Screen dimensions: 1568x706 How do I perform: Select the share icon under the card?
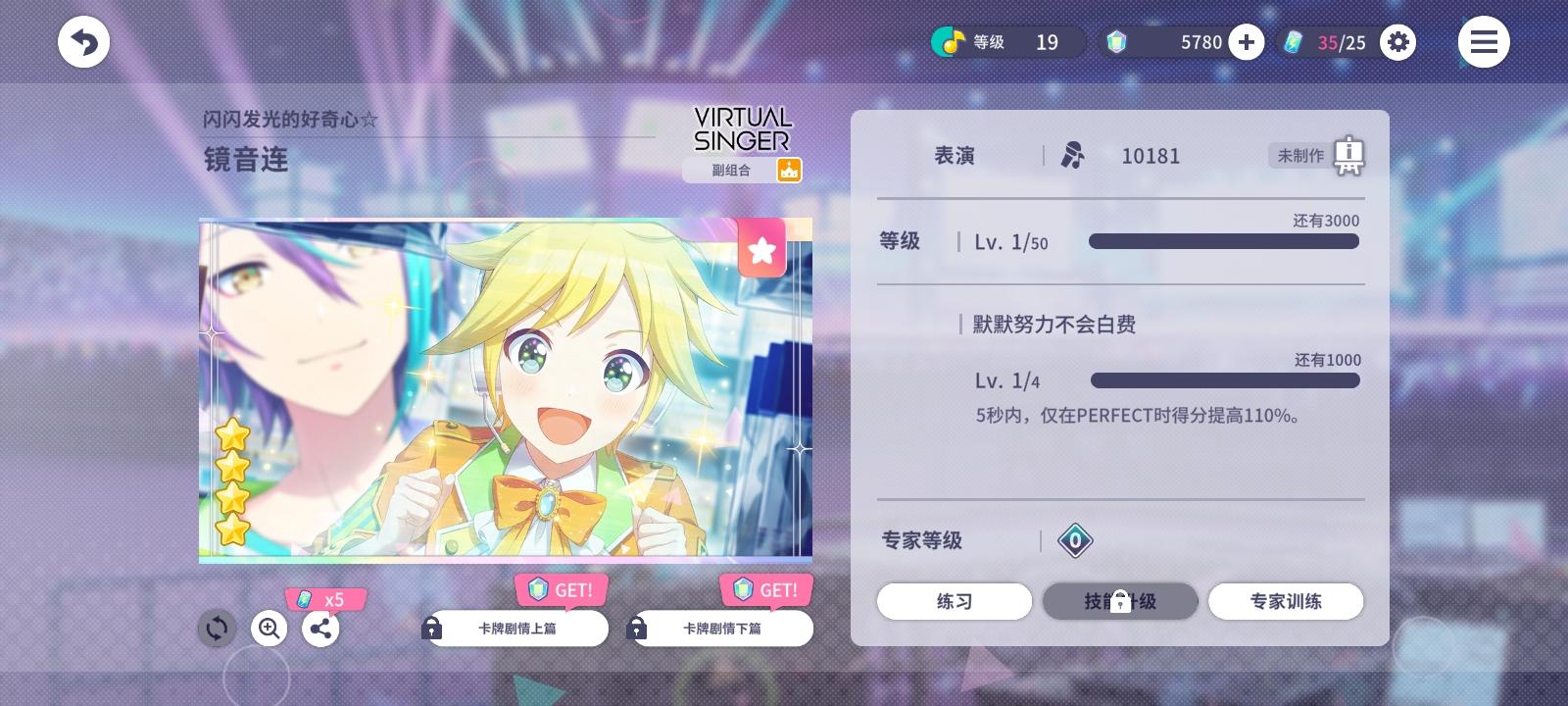coord(320,629)
